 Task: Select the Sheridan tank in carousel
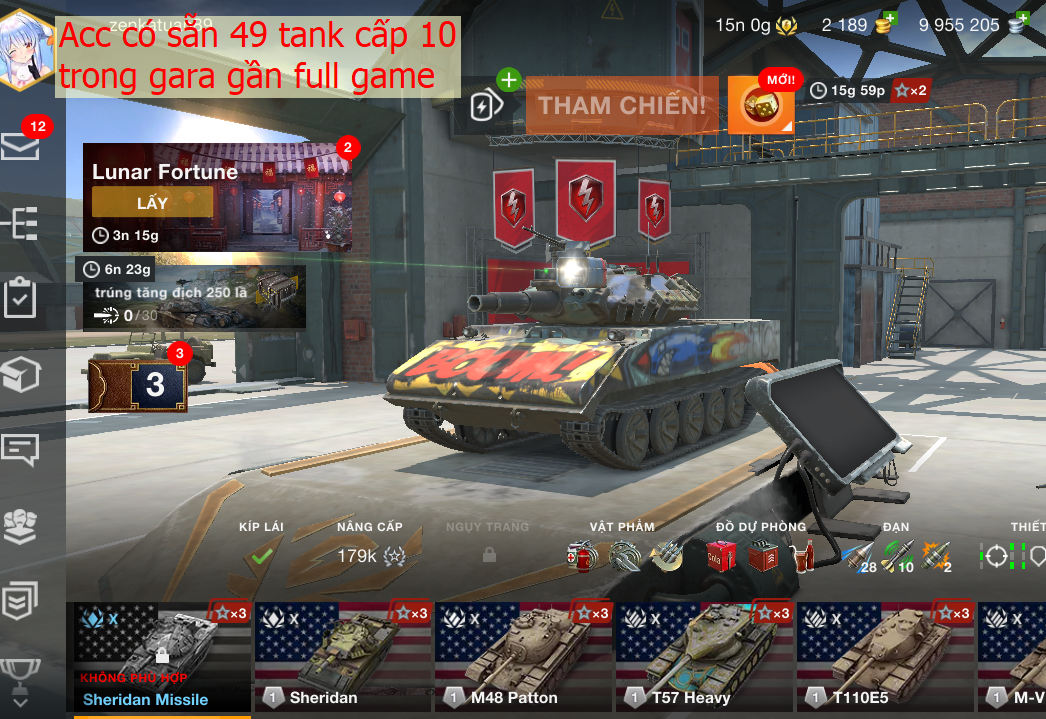[343, 655]
